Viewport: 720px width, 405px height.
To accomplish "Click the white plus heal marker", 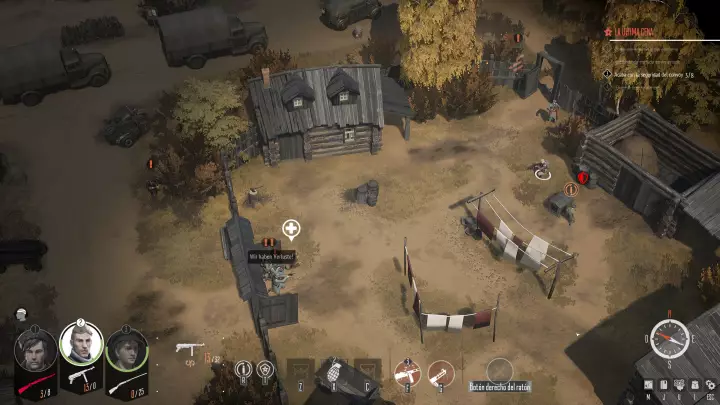I will tap(291, 229).
